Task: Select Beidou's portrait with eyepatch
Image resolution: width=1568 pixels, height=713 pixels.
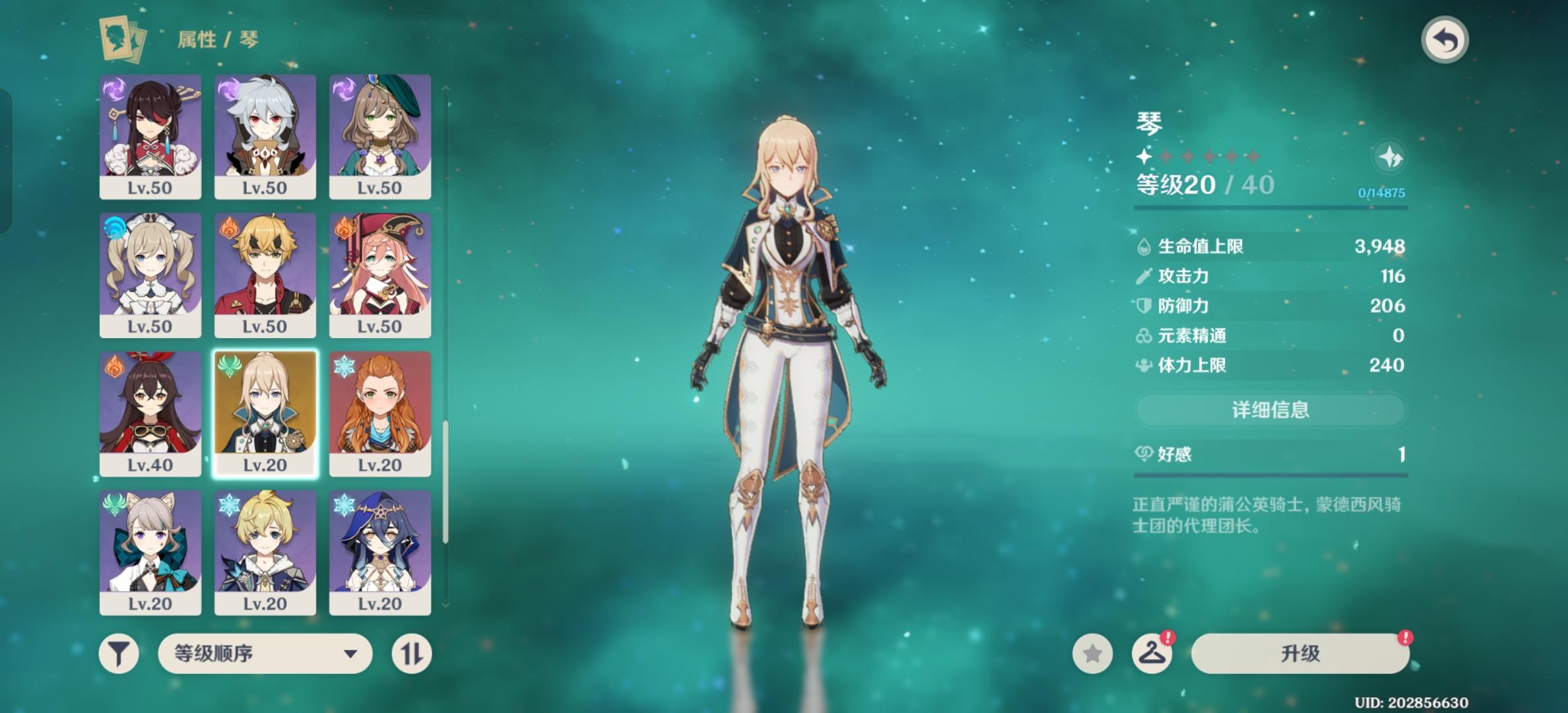Action: 150,136
